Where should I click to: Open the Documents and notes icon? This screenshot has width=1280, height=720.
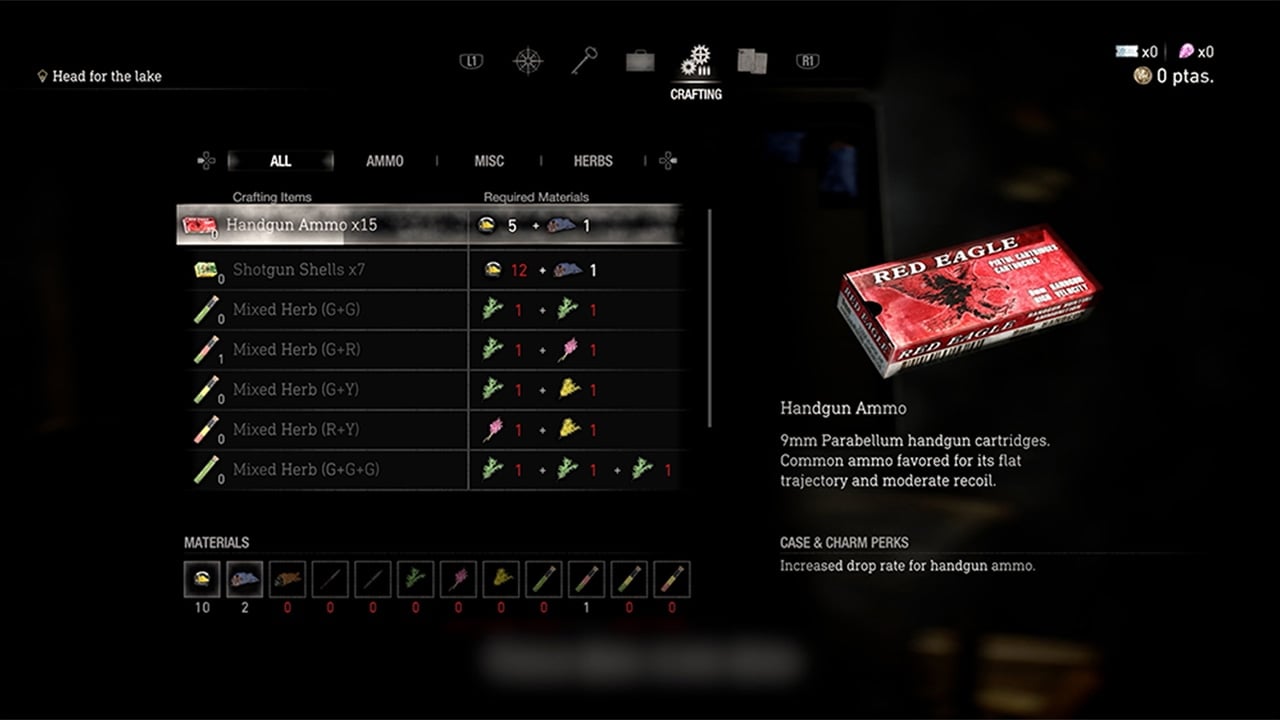pyautogui.click(x=752, y=60)
